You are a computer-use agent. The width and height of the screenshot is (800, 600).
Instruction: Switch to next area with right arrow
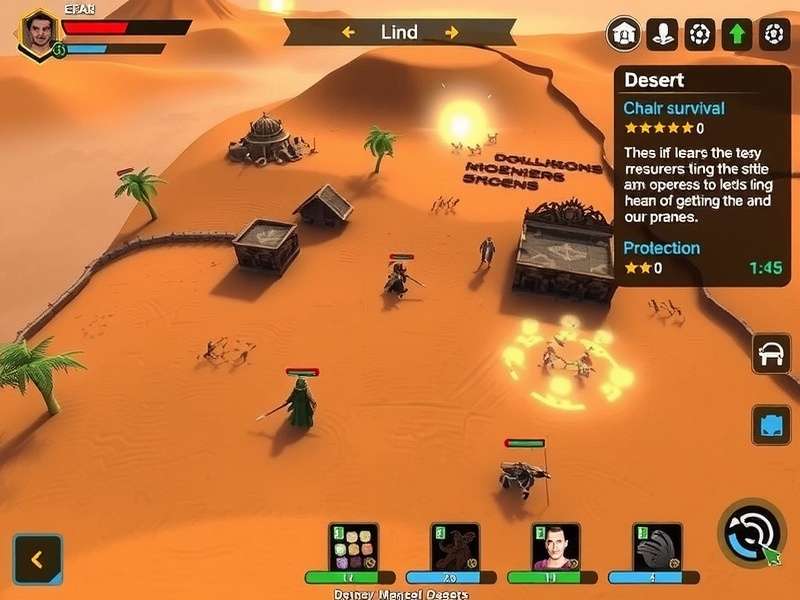point(452,32)
